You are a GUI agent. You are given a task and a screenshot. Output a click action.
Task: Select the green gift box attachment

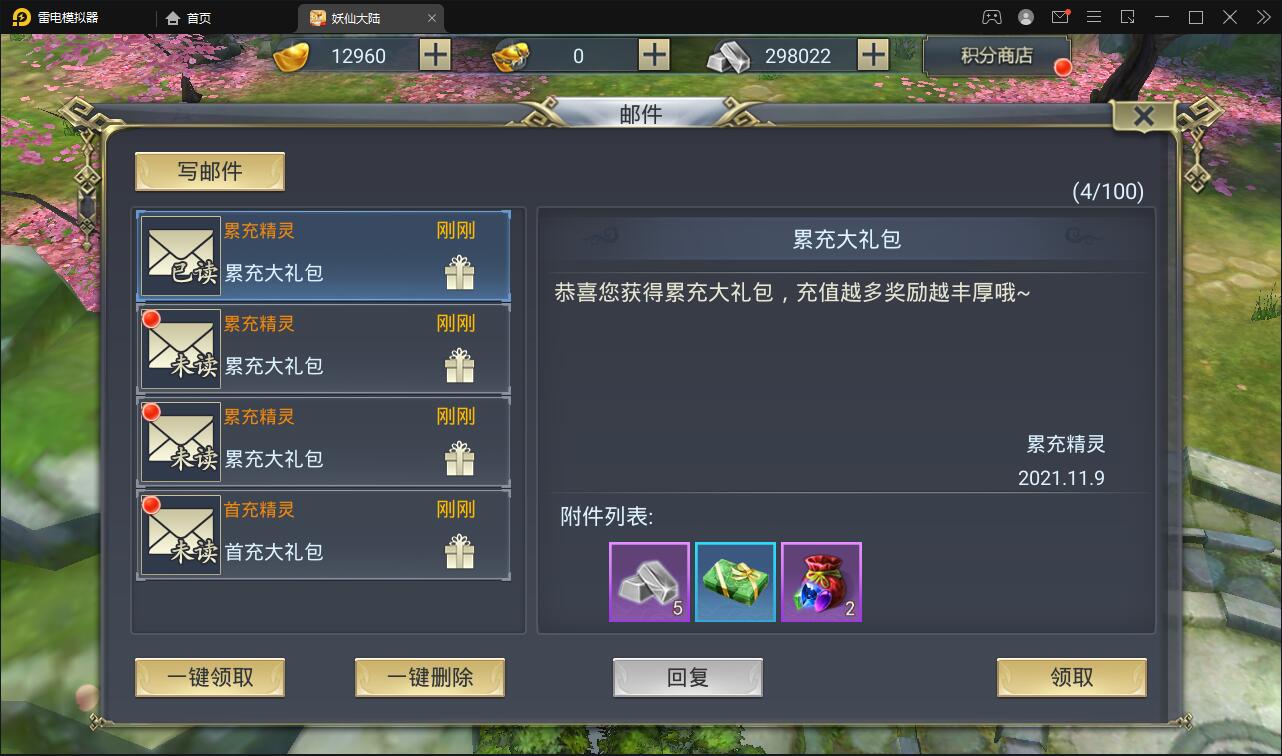[735, 582]
